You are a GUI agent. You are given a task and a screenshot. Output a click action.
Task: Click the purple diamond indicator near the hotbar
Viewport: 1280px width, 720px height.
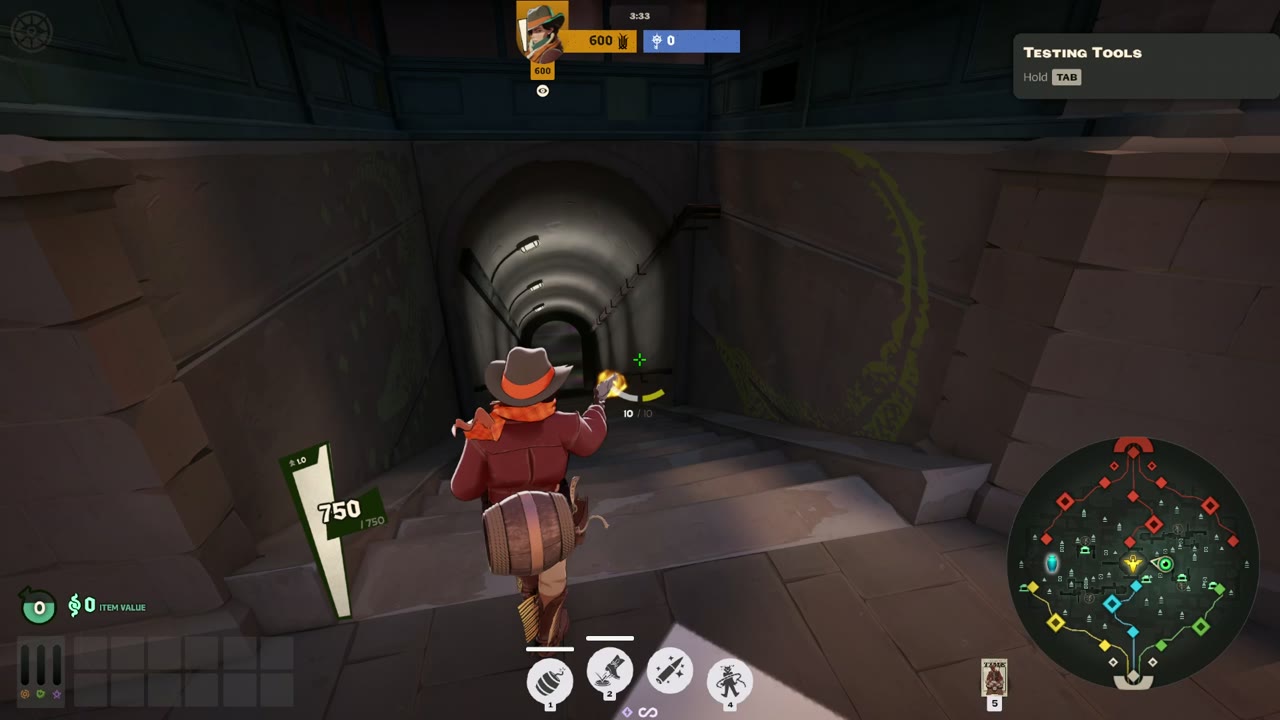point(628,711)
